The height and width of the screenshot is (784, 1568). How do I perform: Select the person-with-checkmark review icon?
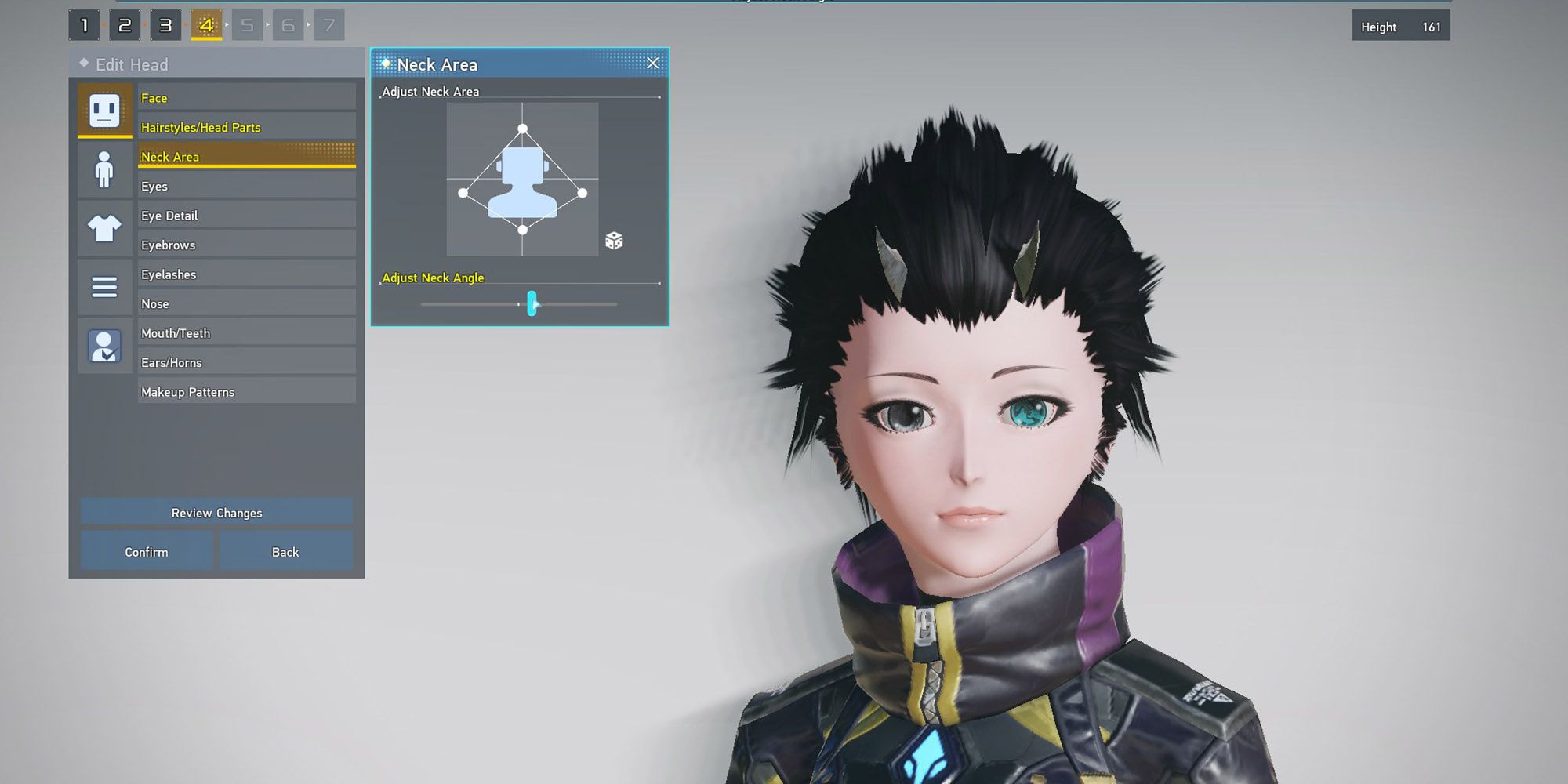point(104,346)
